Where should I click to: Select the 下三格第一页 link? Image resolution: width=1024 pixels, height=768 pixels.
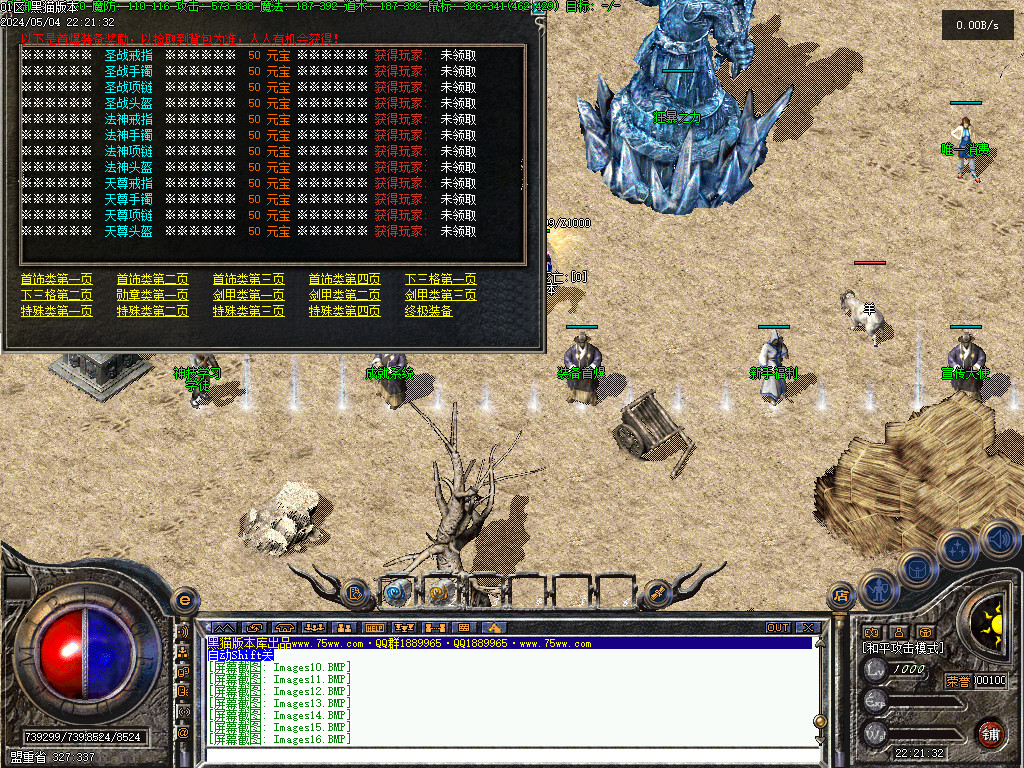pos(440,280)
